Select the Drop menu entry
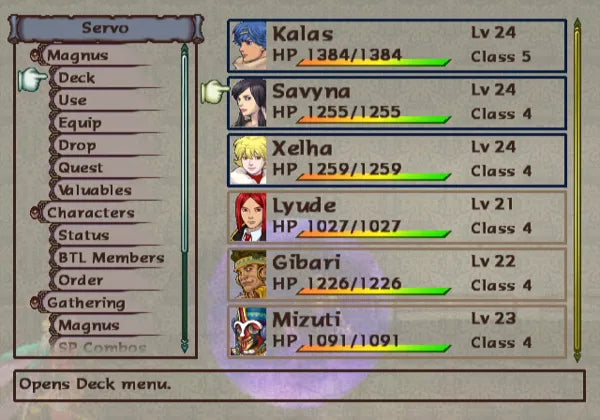The image size is (600, 420). point(77,146)
